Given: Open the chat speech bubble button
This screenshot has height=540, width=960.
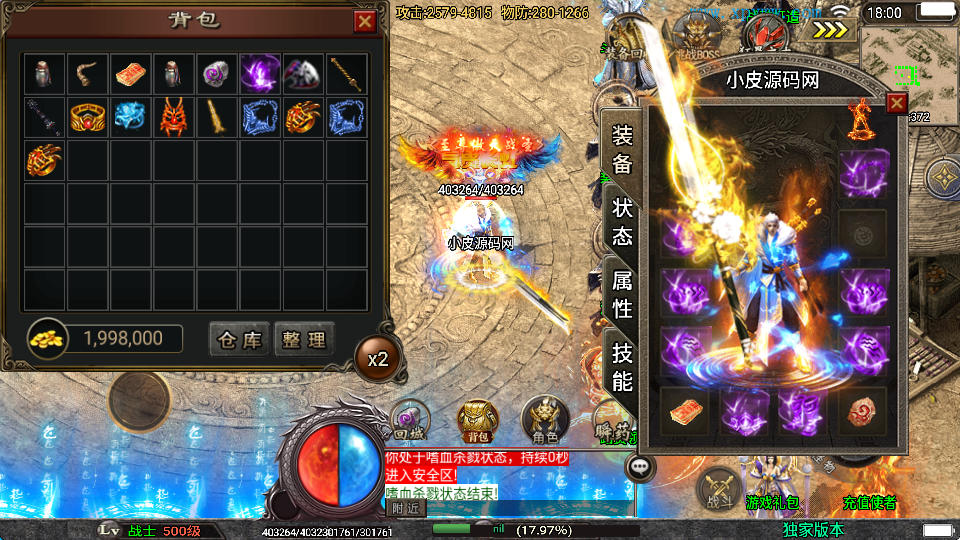Looking at the screenshot, I should 638,466.
